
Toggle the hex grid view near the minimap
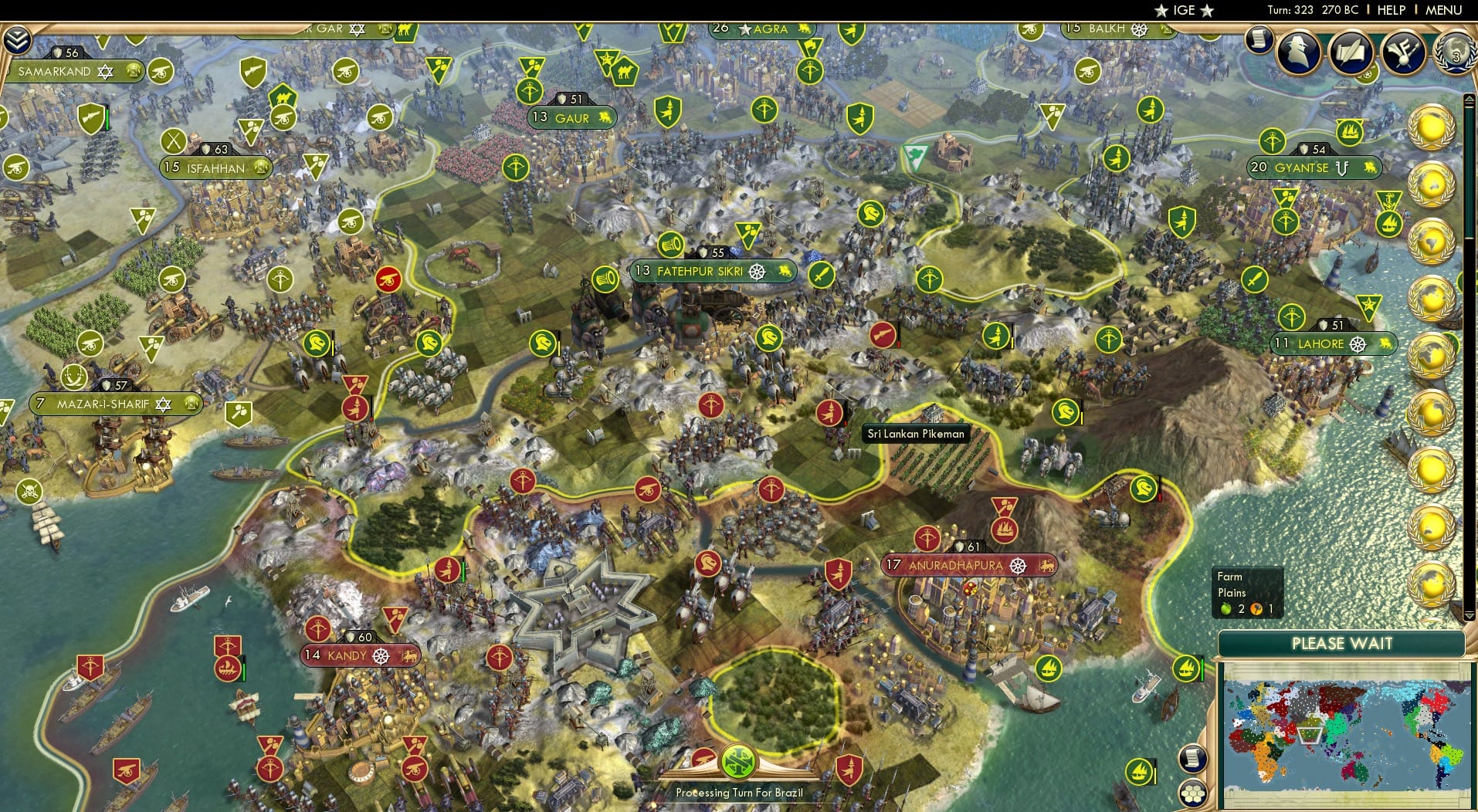(1192, 792)
